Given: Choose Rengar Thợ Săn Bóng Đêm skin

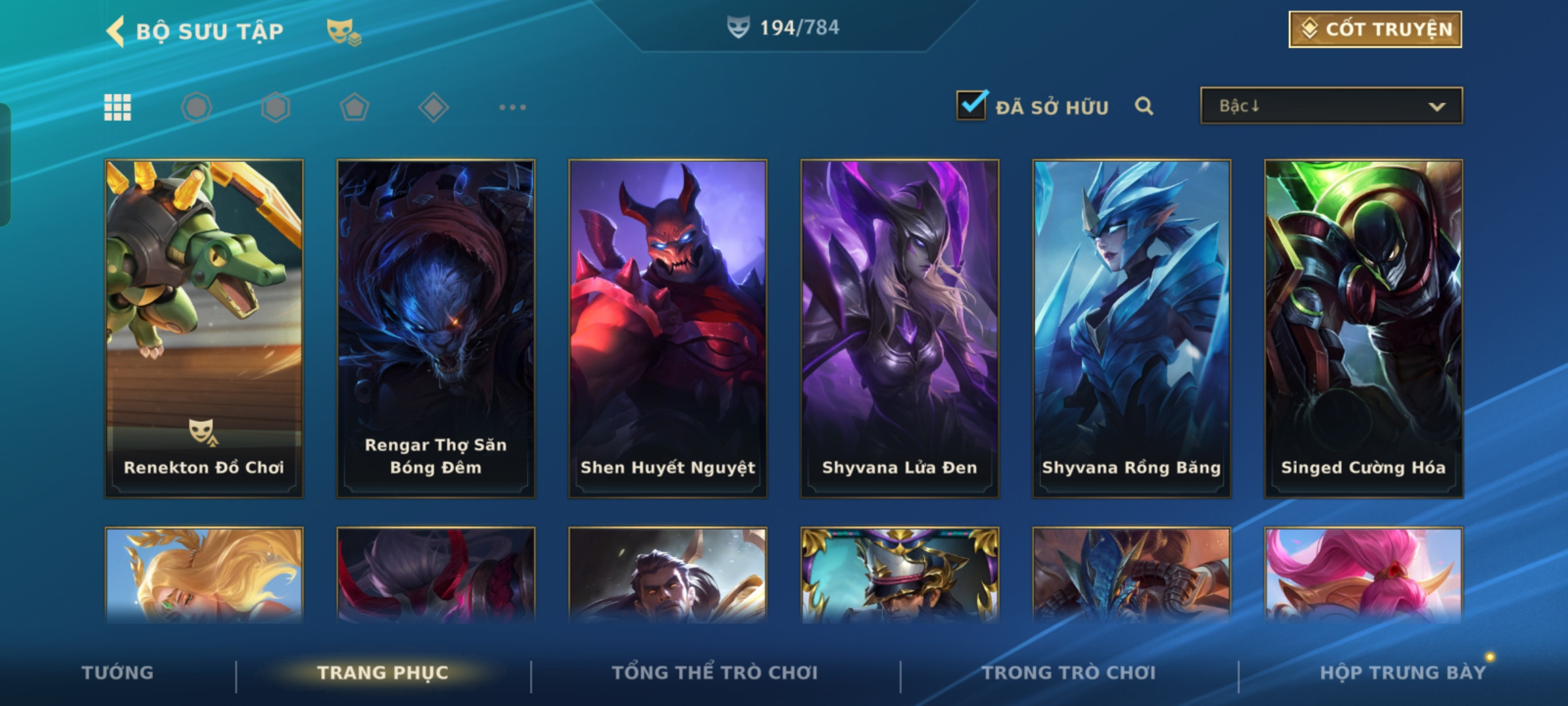Looking at the screenshot, I should click(x=436, y=328).
